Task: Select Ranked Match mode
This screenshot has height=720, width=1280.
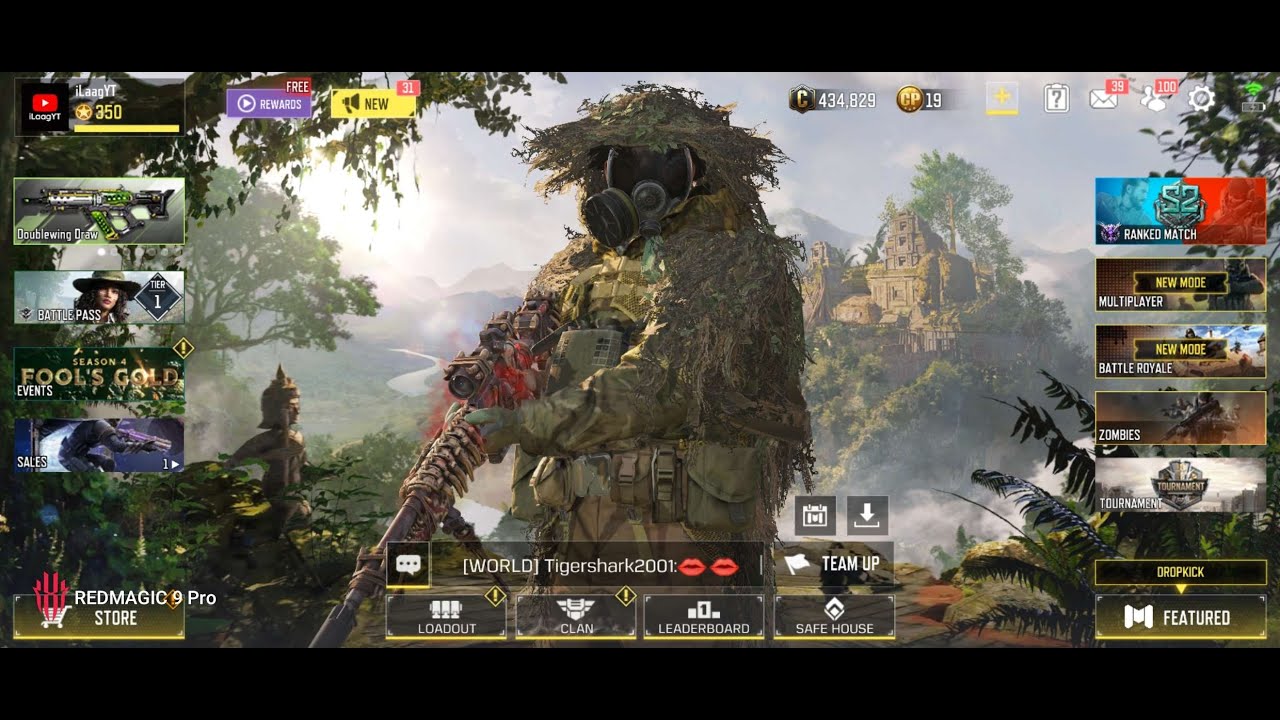Action: [1180, 211]
